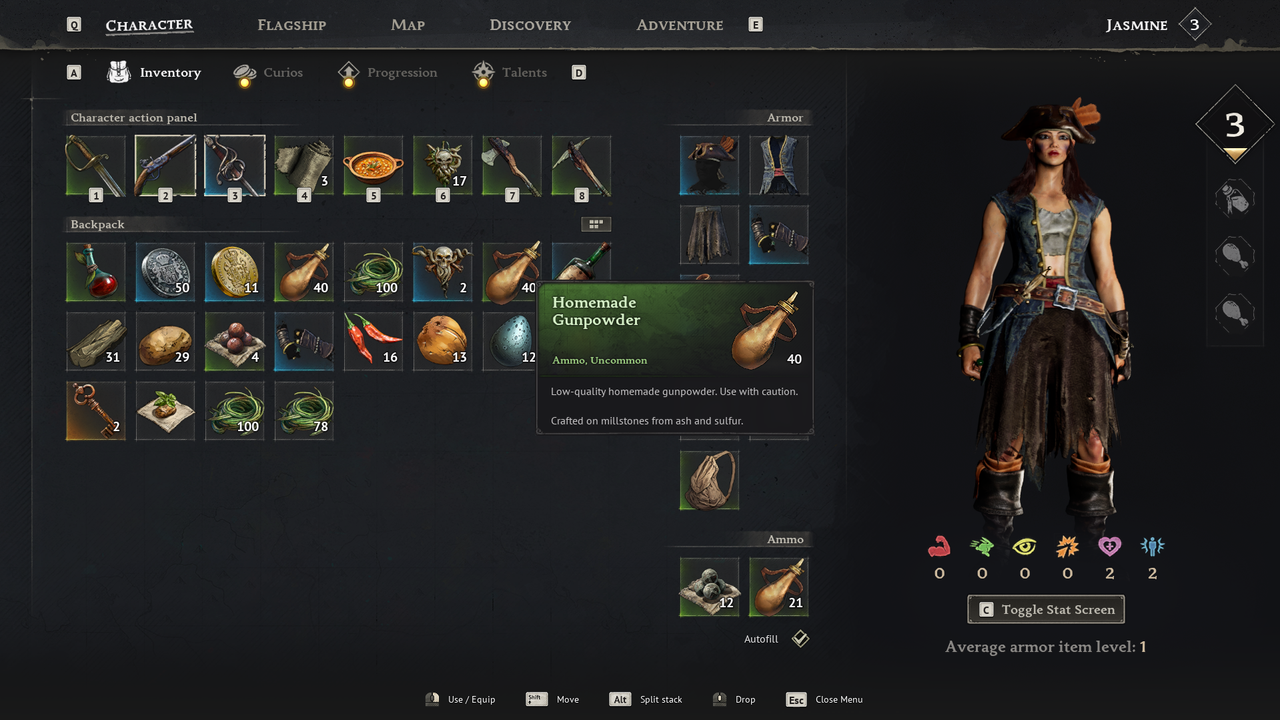Click the green rabbit speed stat icon
1280x720 pixels.
point(982,546)
